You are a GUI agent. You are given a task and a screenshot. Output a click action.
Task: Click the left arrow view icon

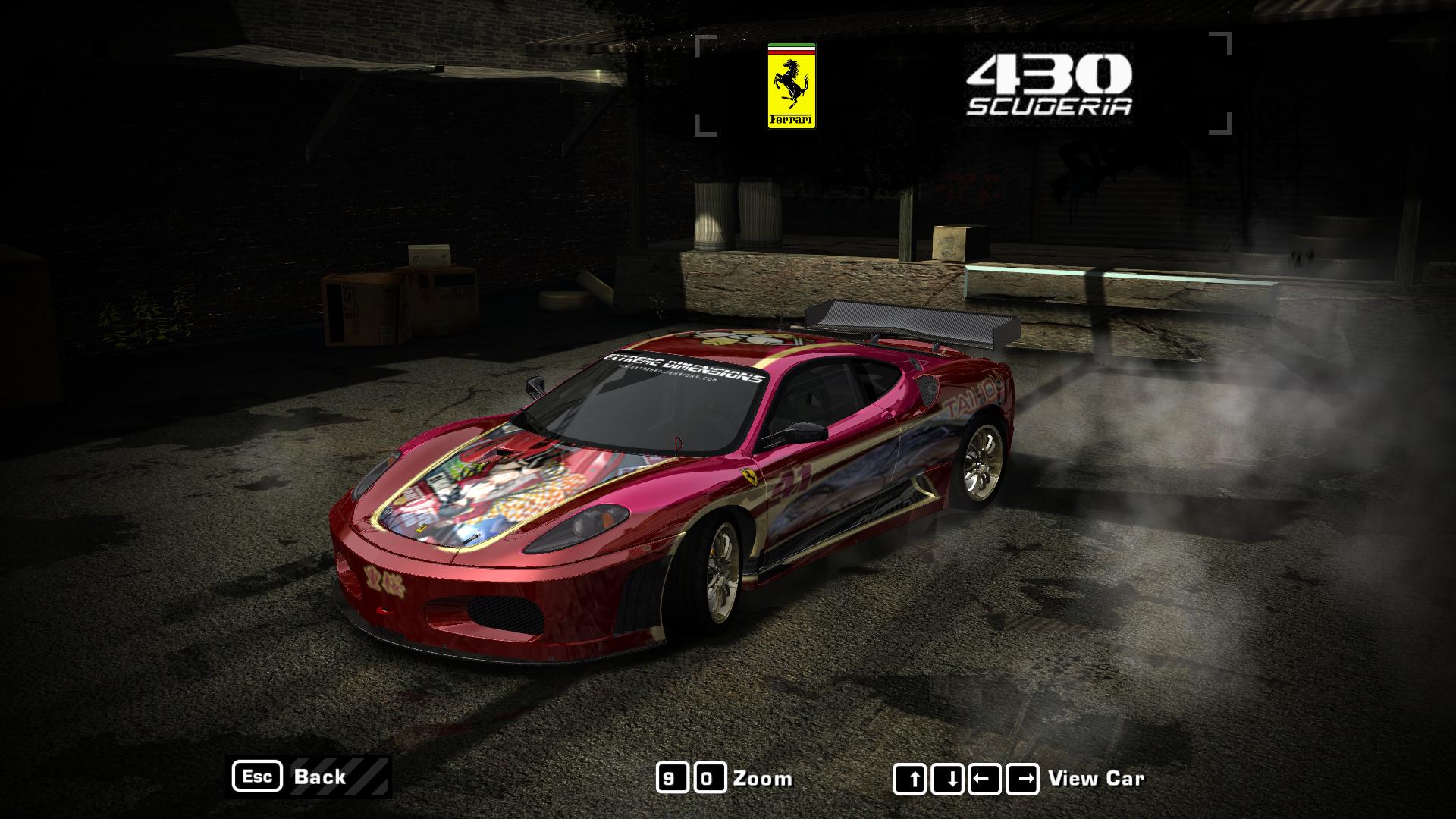pos(986,777)
